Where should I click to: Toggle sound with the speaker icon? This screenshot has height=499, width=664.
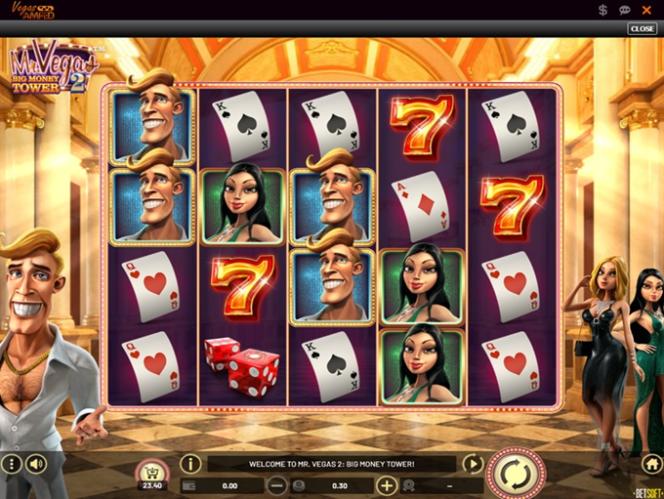[37, 464]
